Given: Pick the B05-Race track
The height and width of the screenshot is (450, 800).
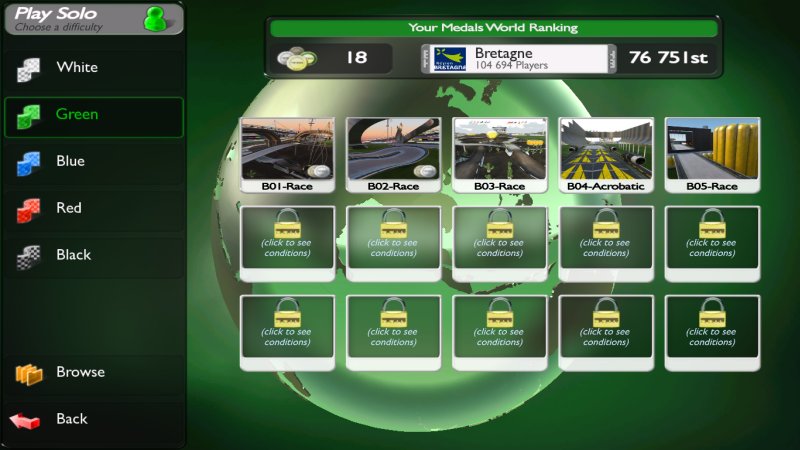Looking at the screenshot, I should tap(712, 154).
